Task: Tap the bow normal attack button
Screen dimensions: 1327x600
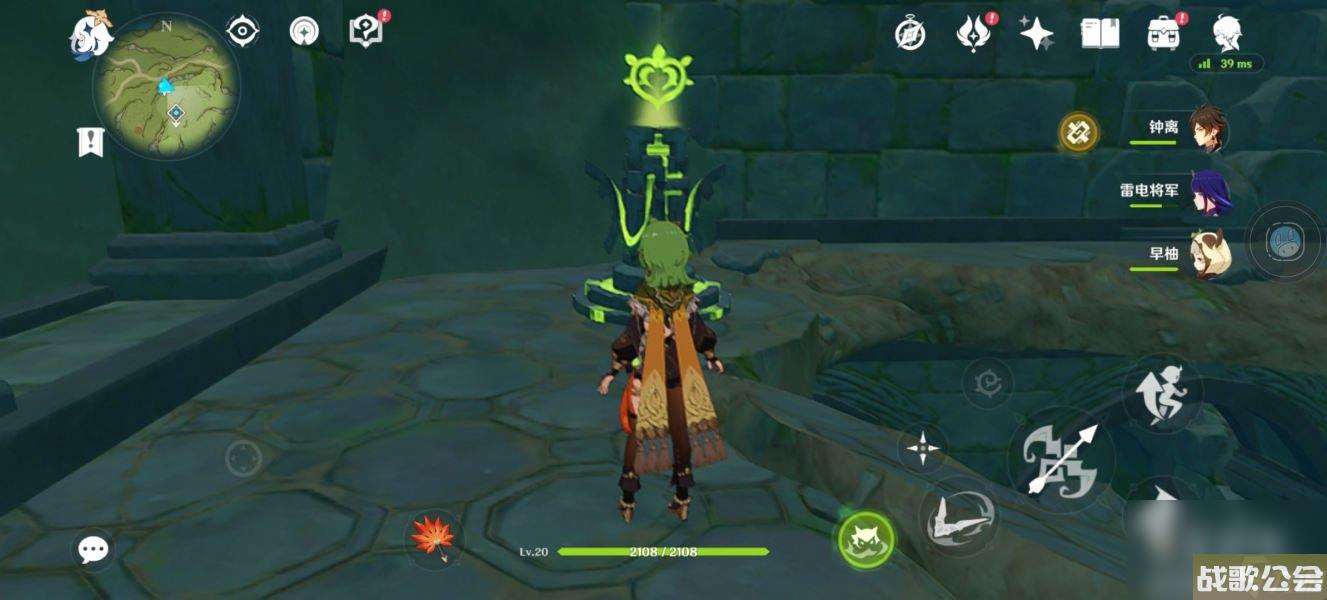Action: pyautogui.click(x=1060, y=460)
